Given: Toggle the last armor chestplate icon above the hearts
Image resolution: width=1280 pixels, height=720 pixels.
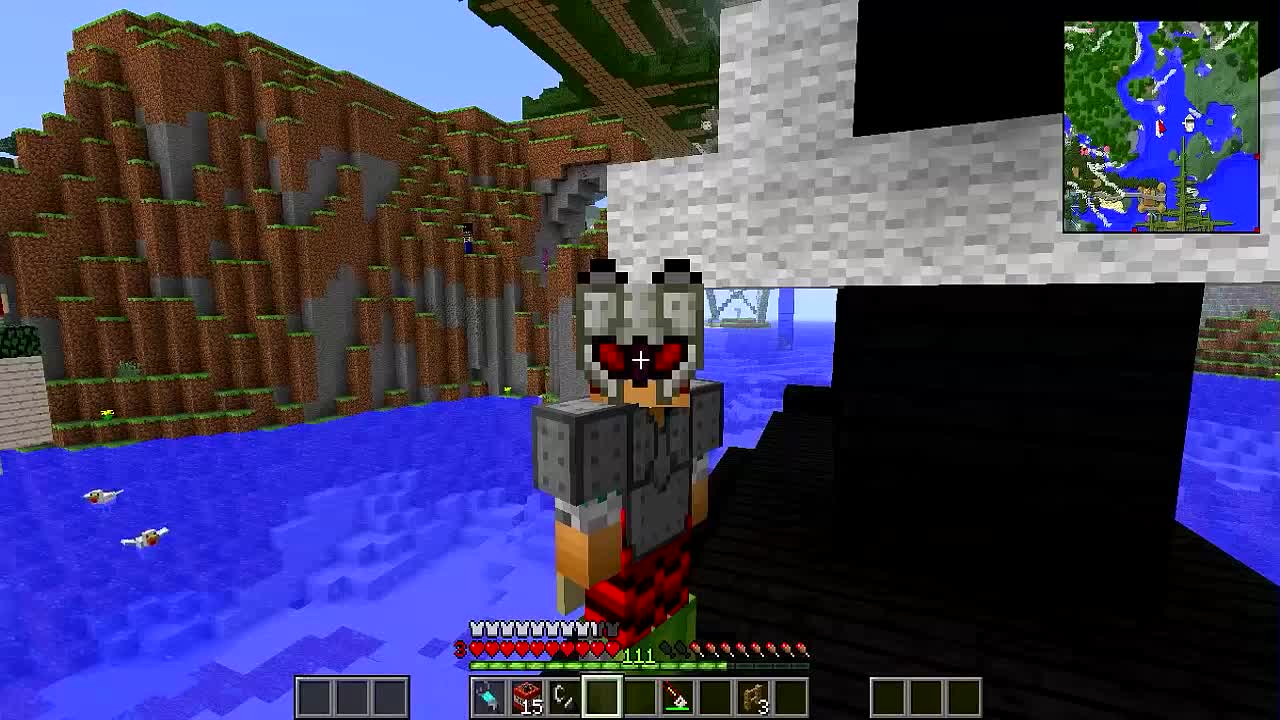Looking at the screenshot, I should click(613, 631).
